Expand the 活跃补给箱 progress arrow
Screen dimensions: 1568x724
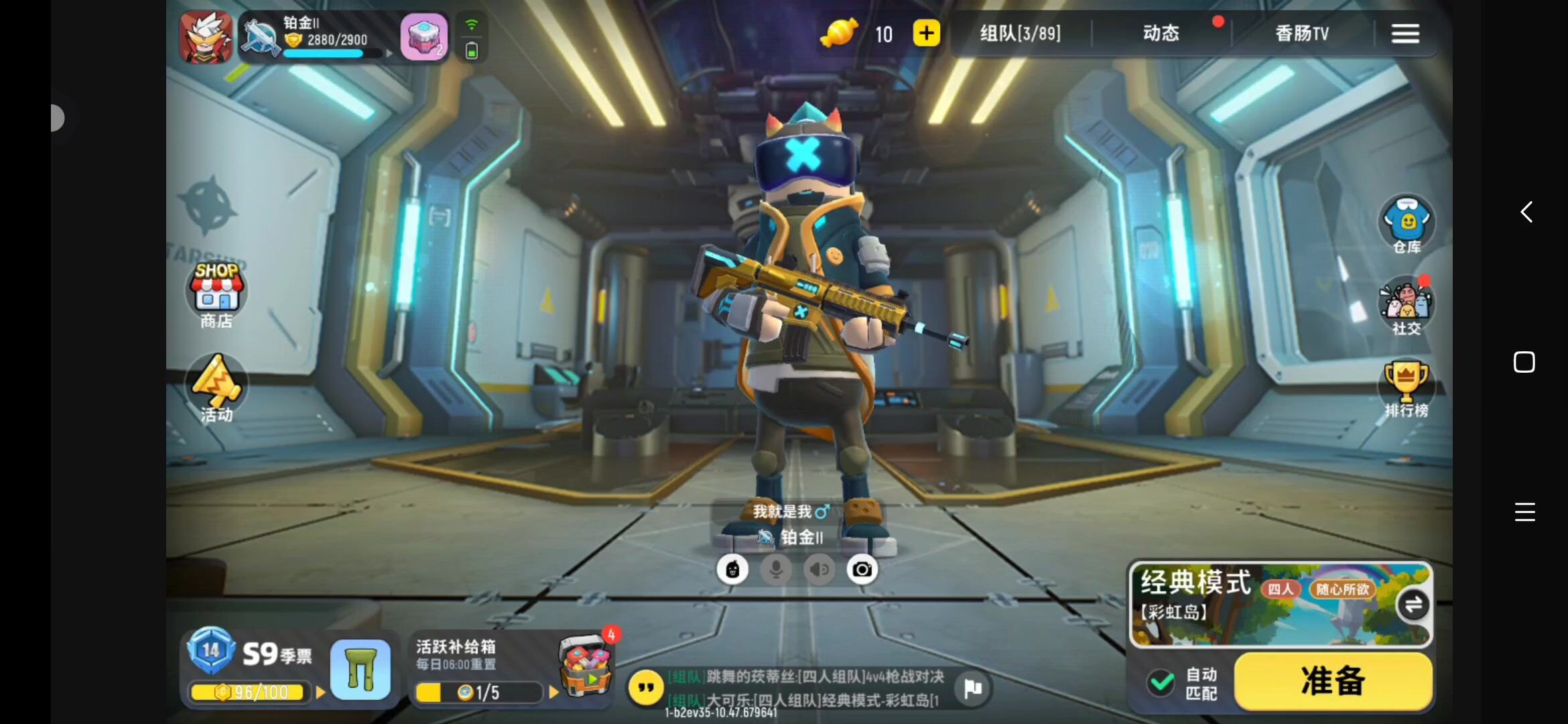(x=553, y=692)
